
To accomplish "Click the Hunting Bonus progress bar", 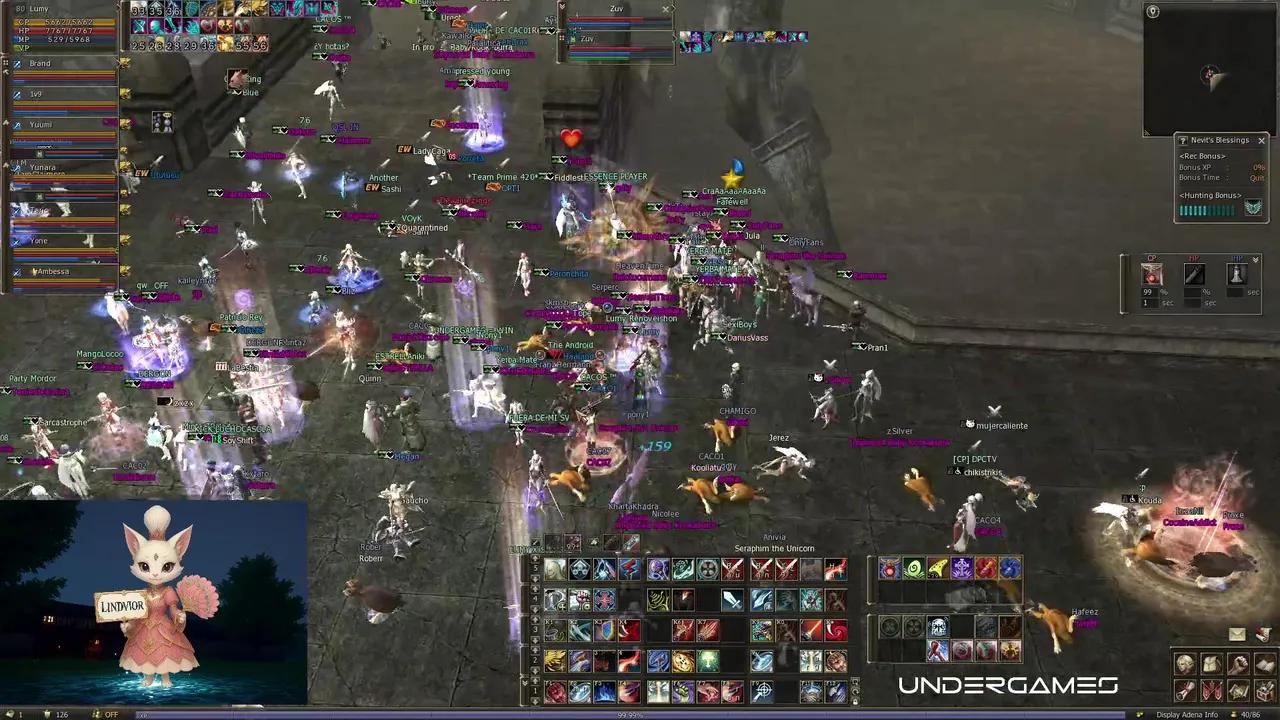I will [x=1207, y=209].
